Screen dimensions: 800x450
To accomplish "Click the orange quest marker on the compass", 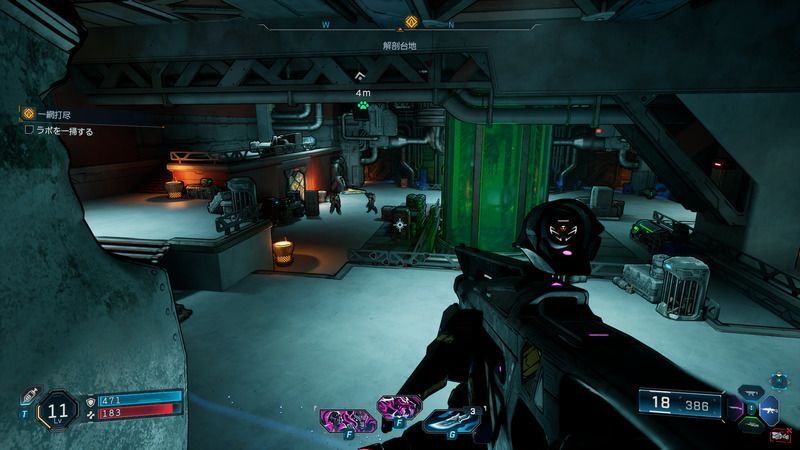I will tap(410, 22).
